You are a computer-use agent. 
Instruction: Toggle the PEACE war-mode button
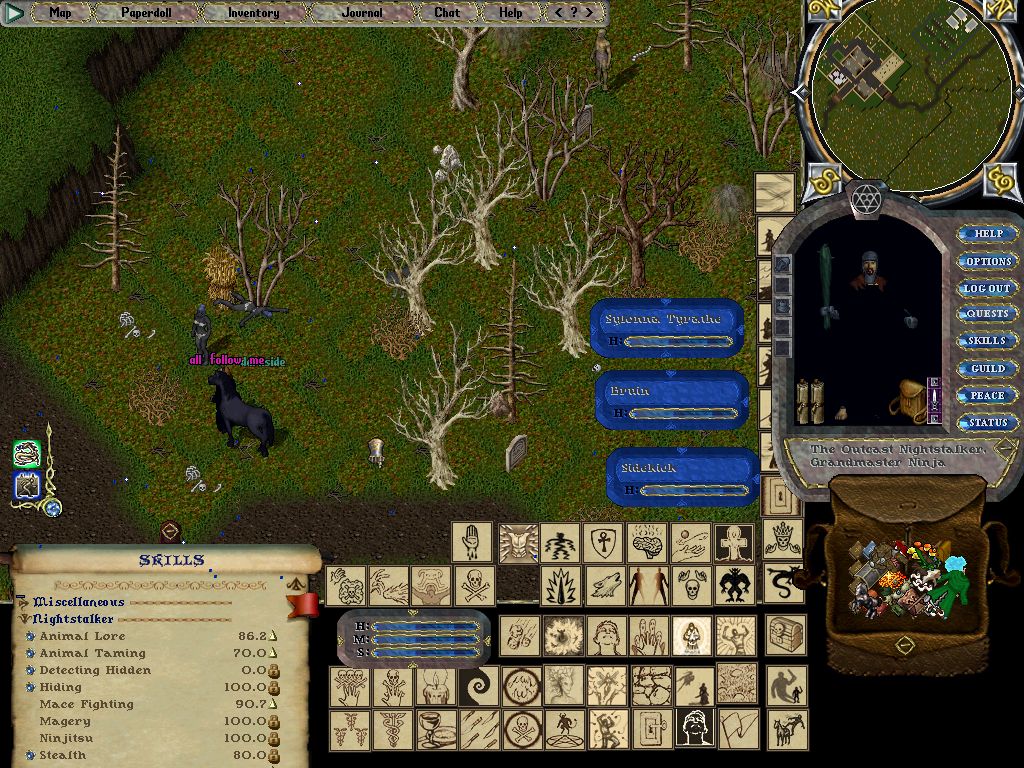pyautogui.click(x=988, y=396)
